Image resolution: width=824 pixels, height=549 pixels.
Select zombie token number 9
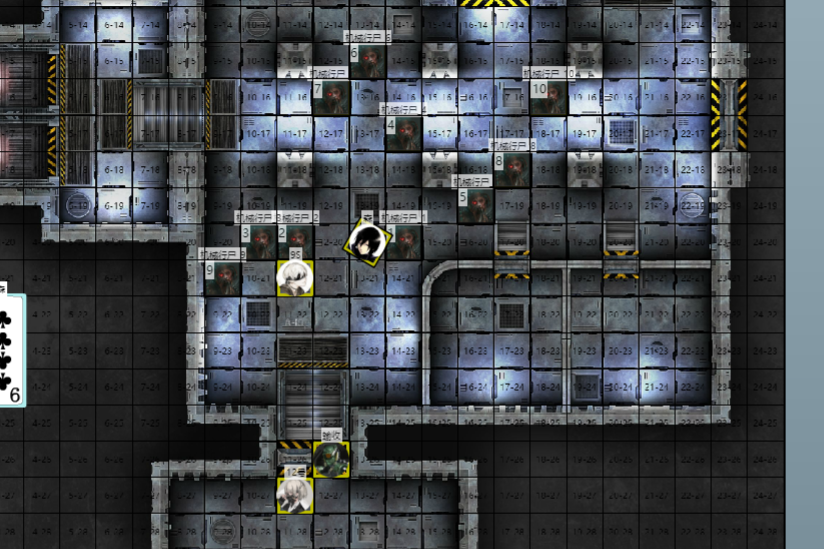(x=223, y=277)
